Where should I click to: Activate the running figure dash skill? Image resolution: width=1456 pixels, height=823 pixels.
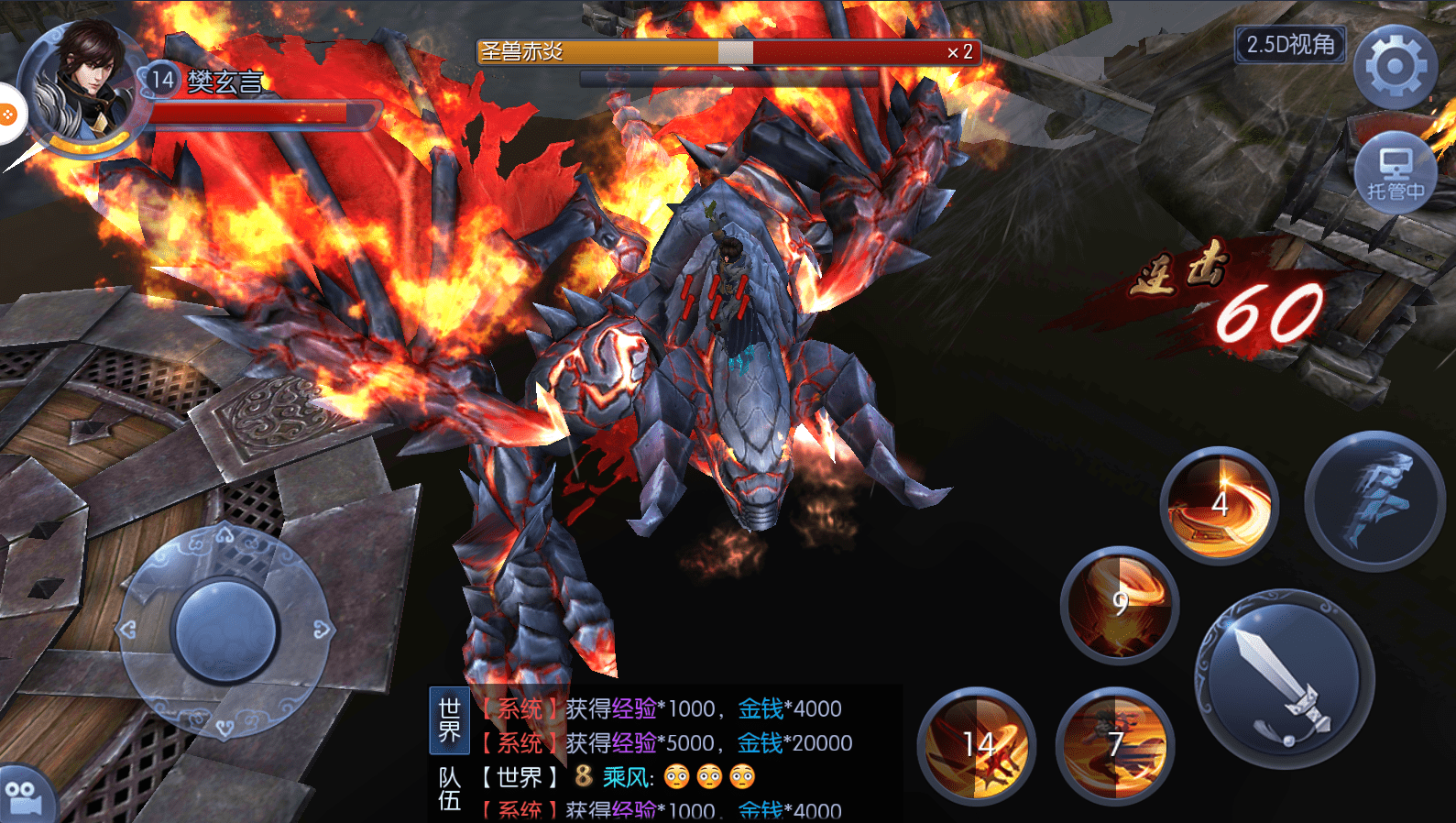coord(1374,500)
